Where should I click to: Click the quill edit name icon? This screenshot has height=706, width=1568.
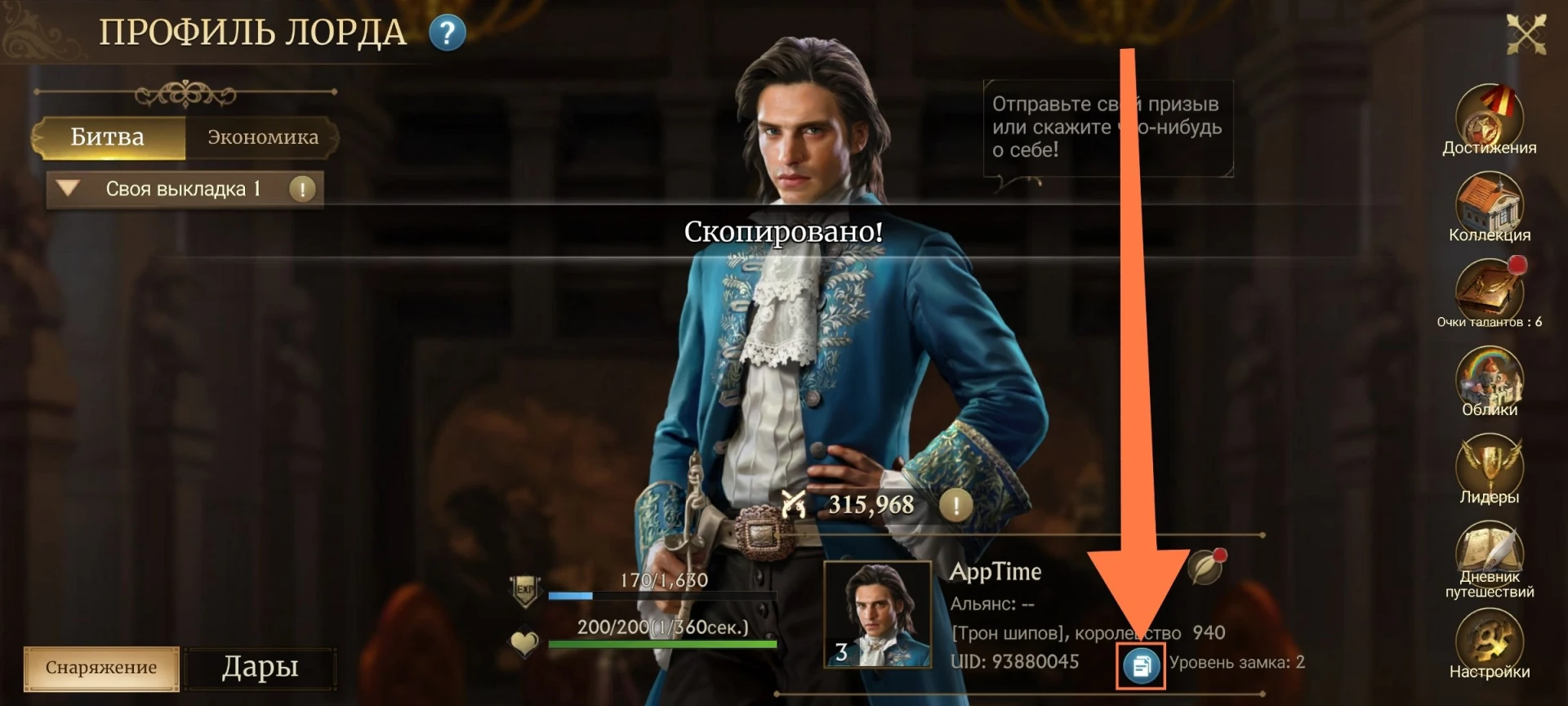(1205, 566)
